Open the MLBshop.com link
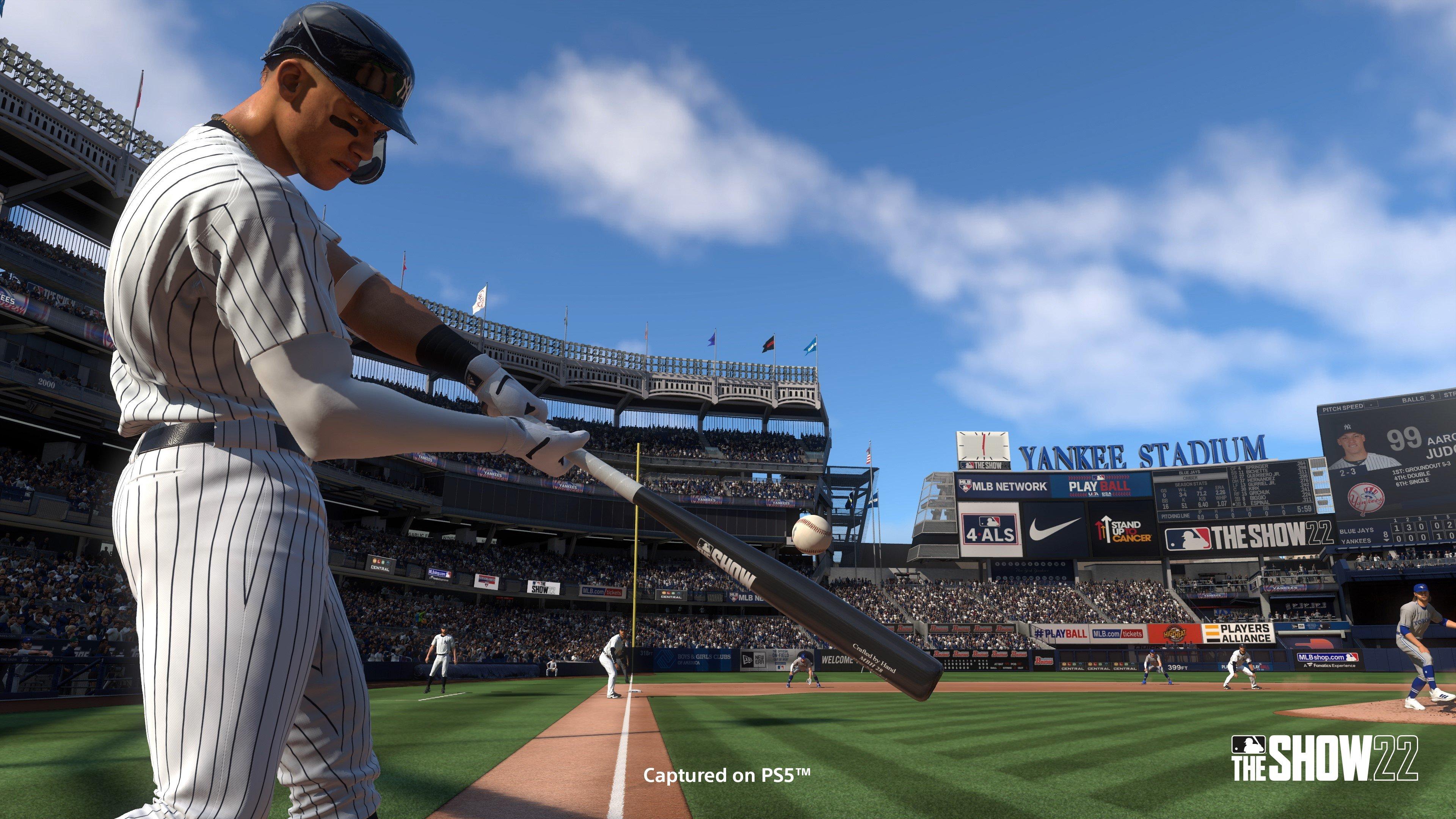The height and width of the screenshot is (819, 1456). pyautogui.click(x=1322, y=657)
